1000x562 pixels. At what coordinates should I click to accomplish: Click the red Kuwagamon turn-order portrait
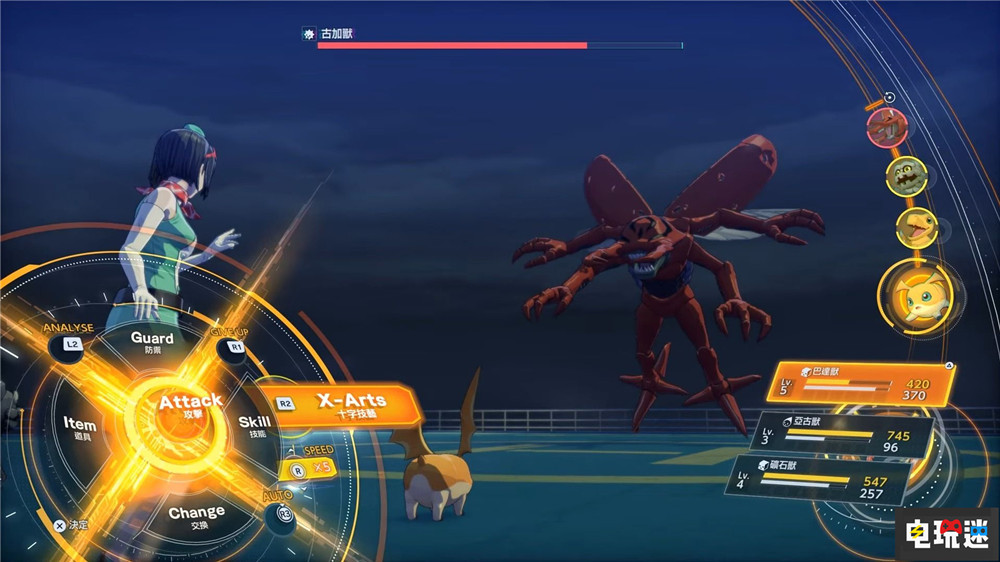tap(887, 128)
